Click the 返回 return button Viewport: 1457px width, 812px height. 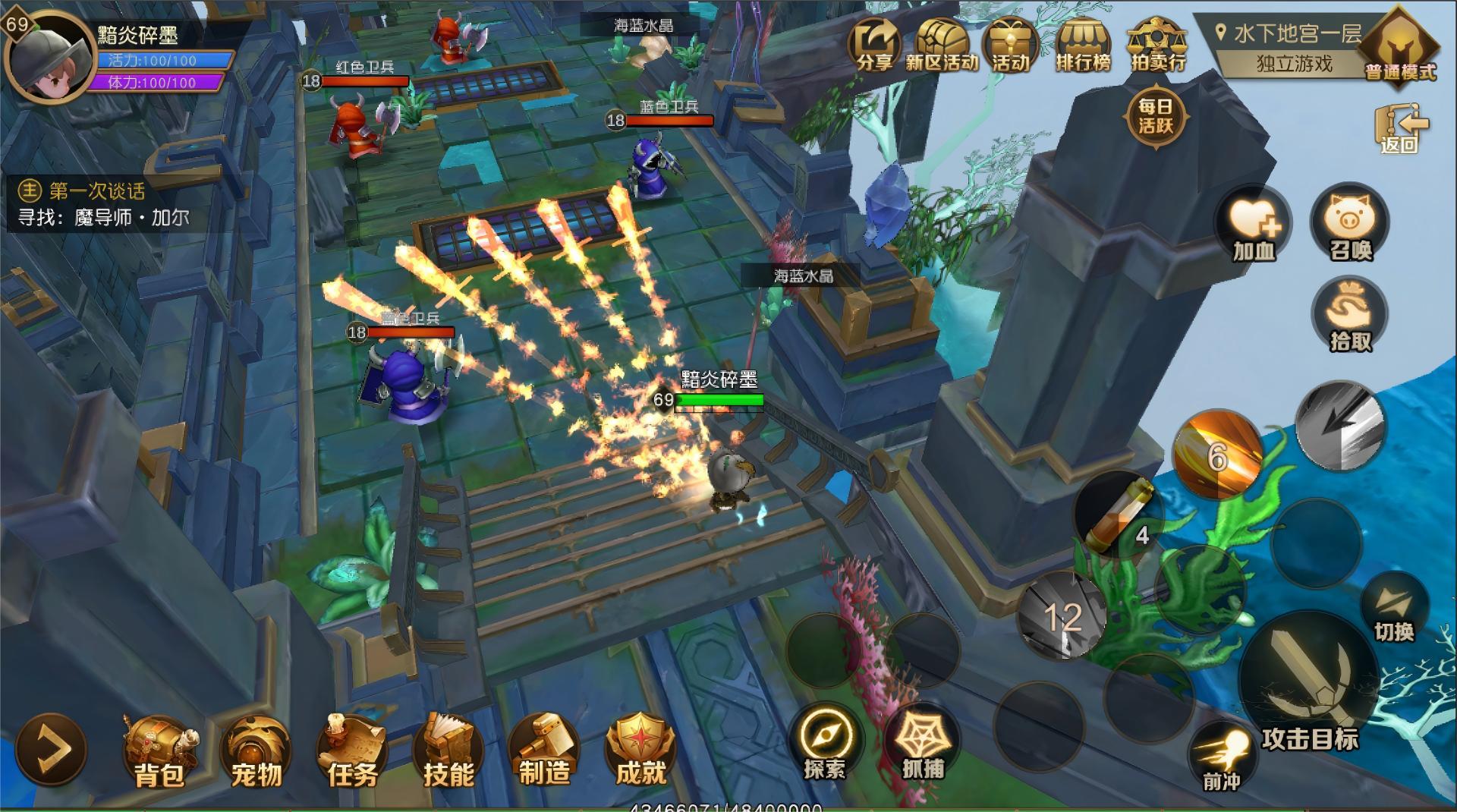coord(1400,129)
